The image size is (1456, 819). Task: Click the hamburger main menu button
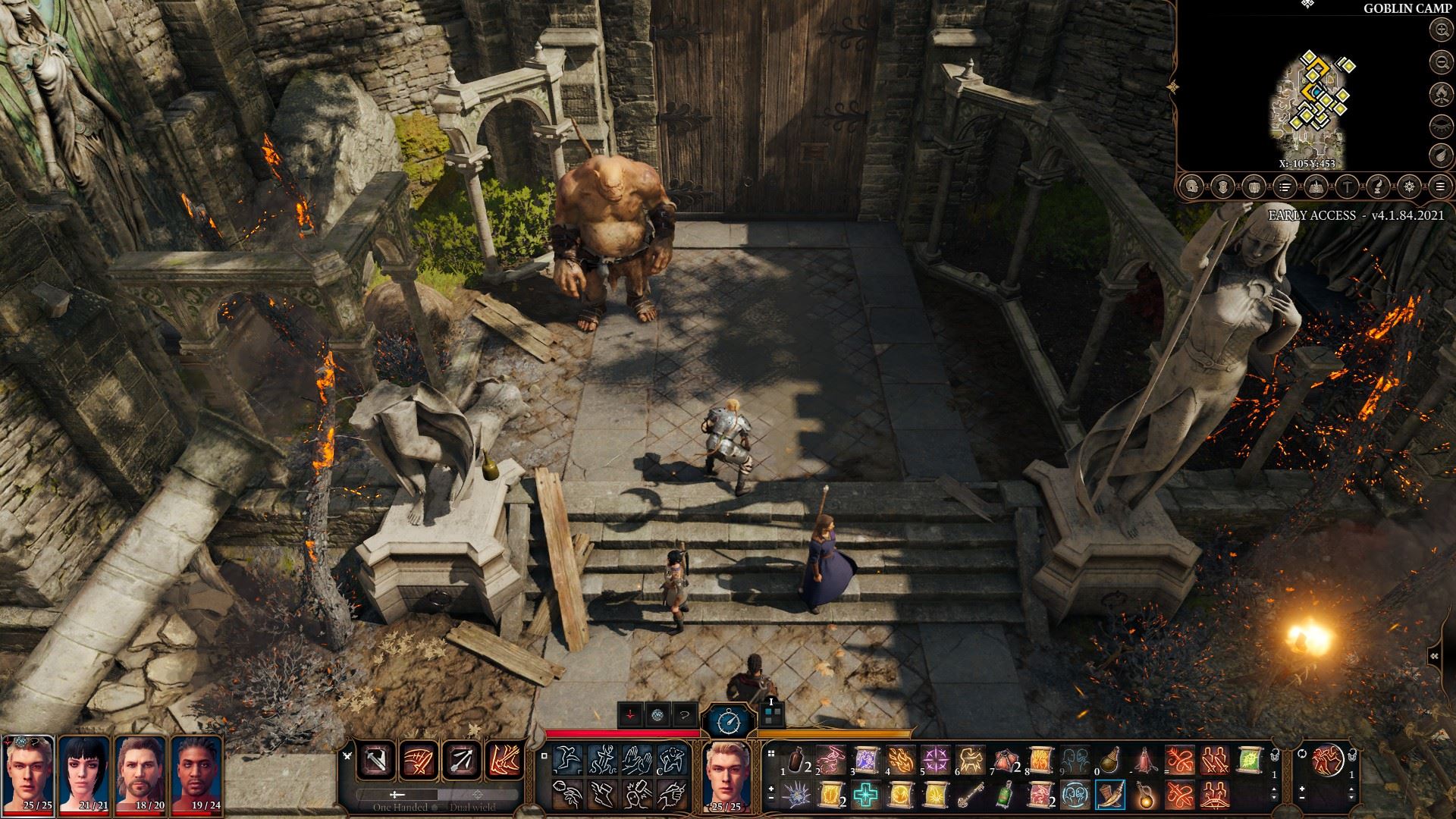(x=1440, y=187)
